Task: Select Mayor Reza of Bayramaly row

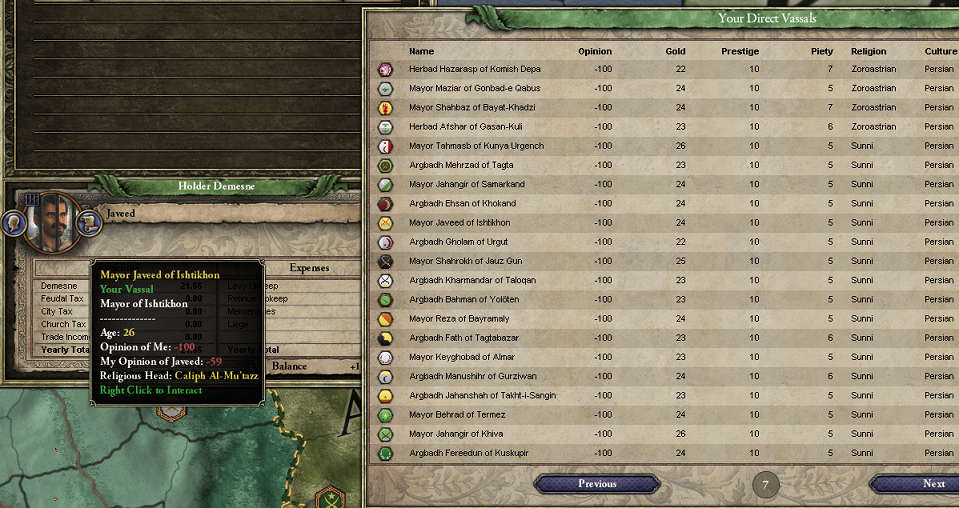Action: (459, 319)
